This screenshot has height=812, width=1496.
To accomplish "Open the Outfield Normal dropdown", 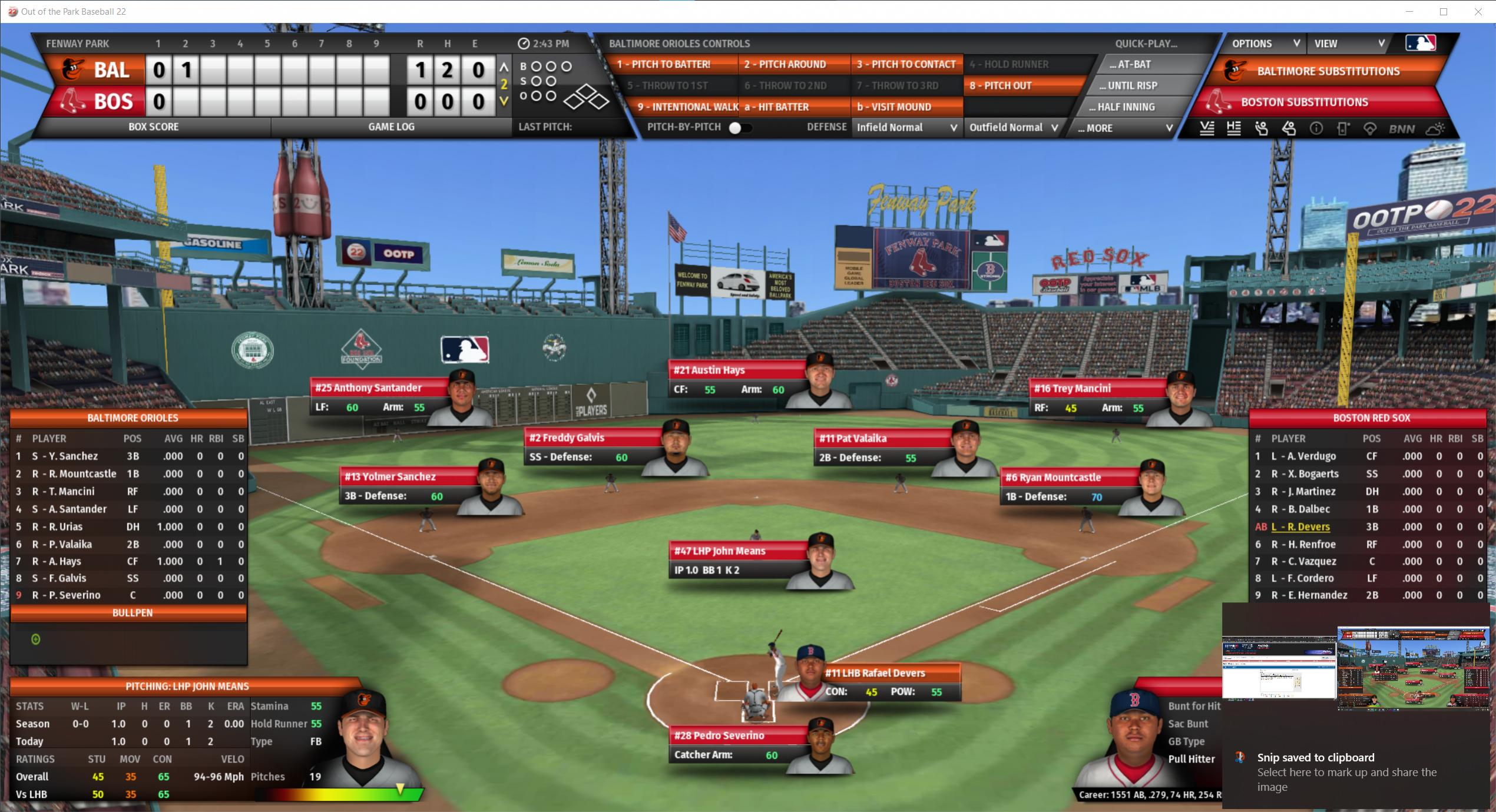I will click(x=1014, y=127).
